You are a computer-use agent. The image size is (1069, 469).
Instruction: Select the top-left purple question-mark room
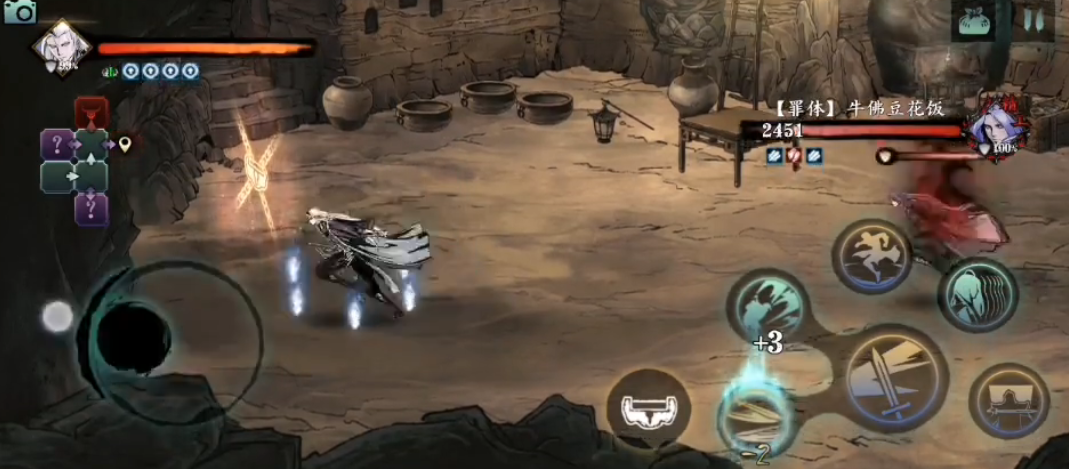point(57,144)
